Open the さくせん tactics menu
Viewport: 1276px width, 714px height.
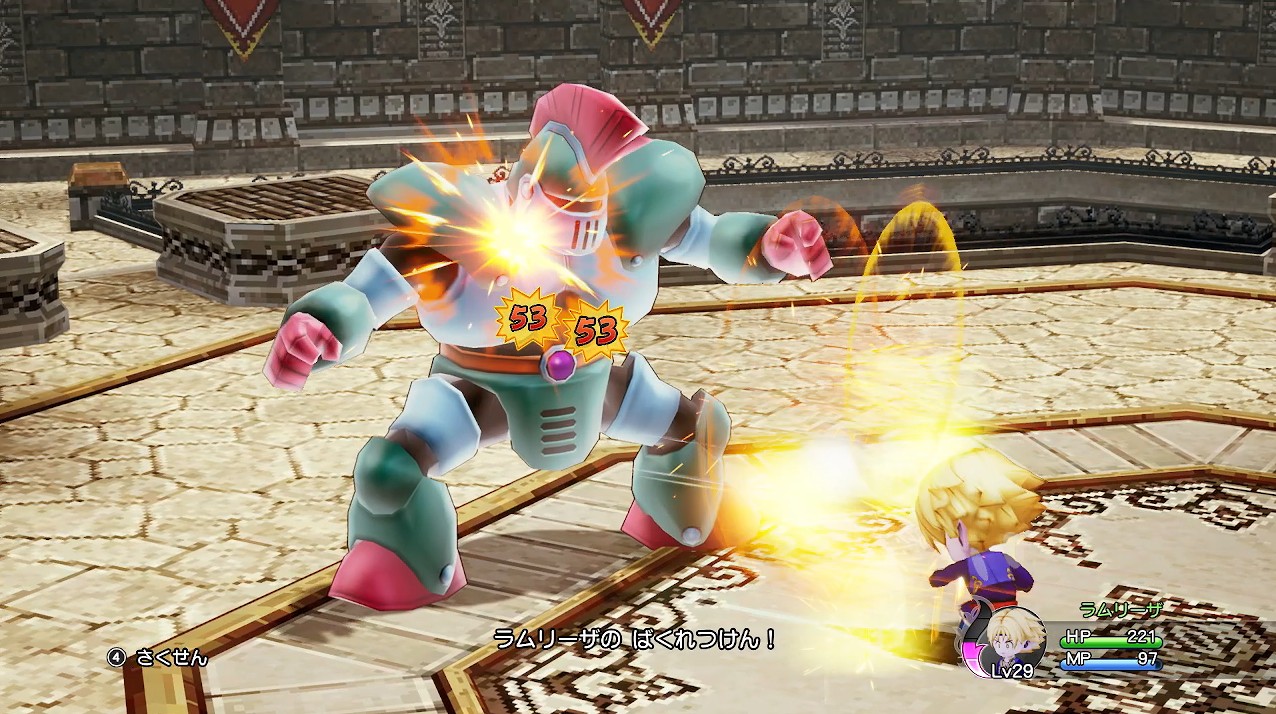159,657
